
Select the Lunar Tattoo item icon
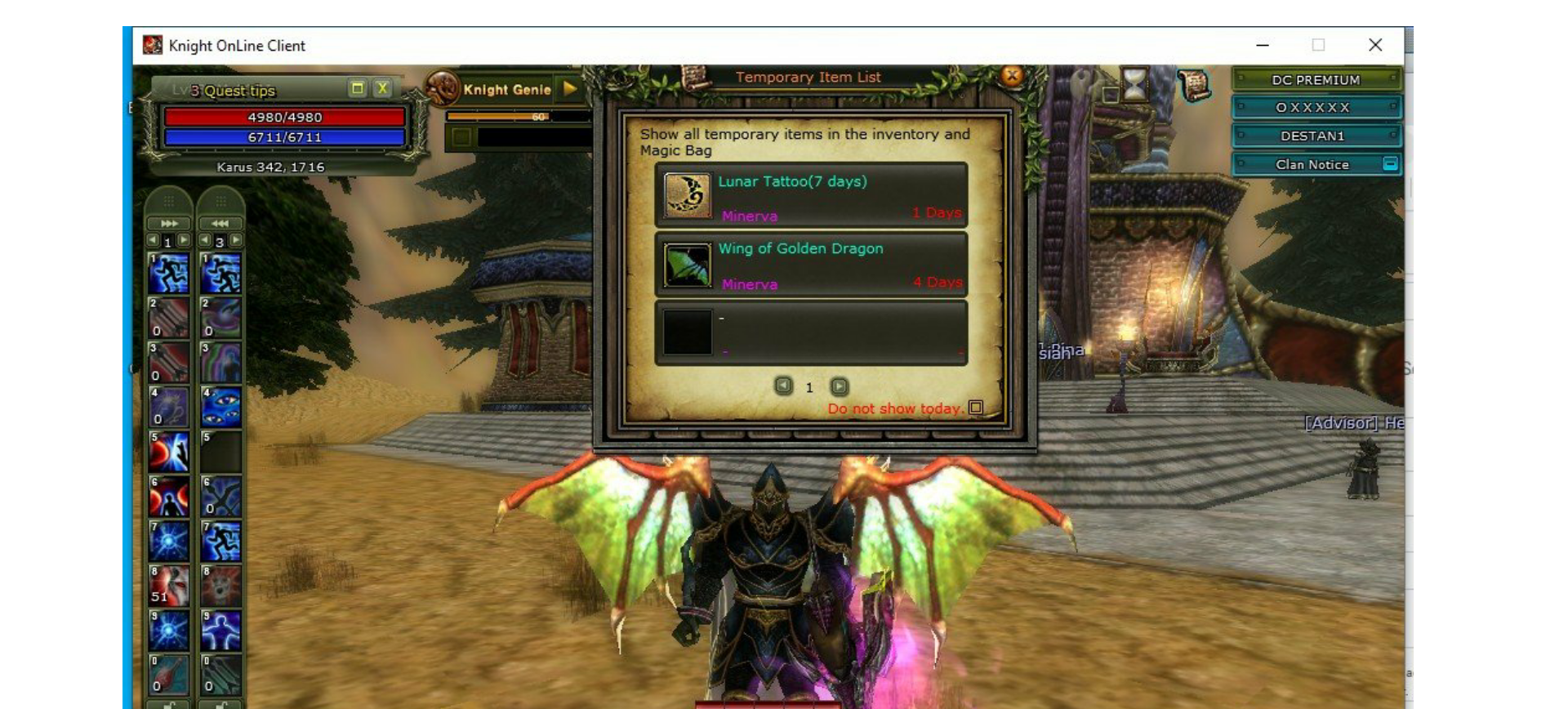tap(686, 196)
